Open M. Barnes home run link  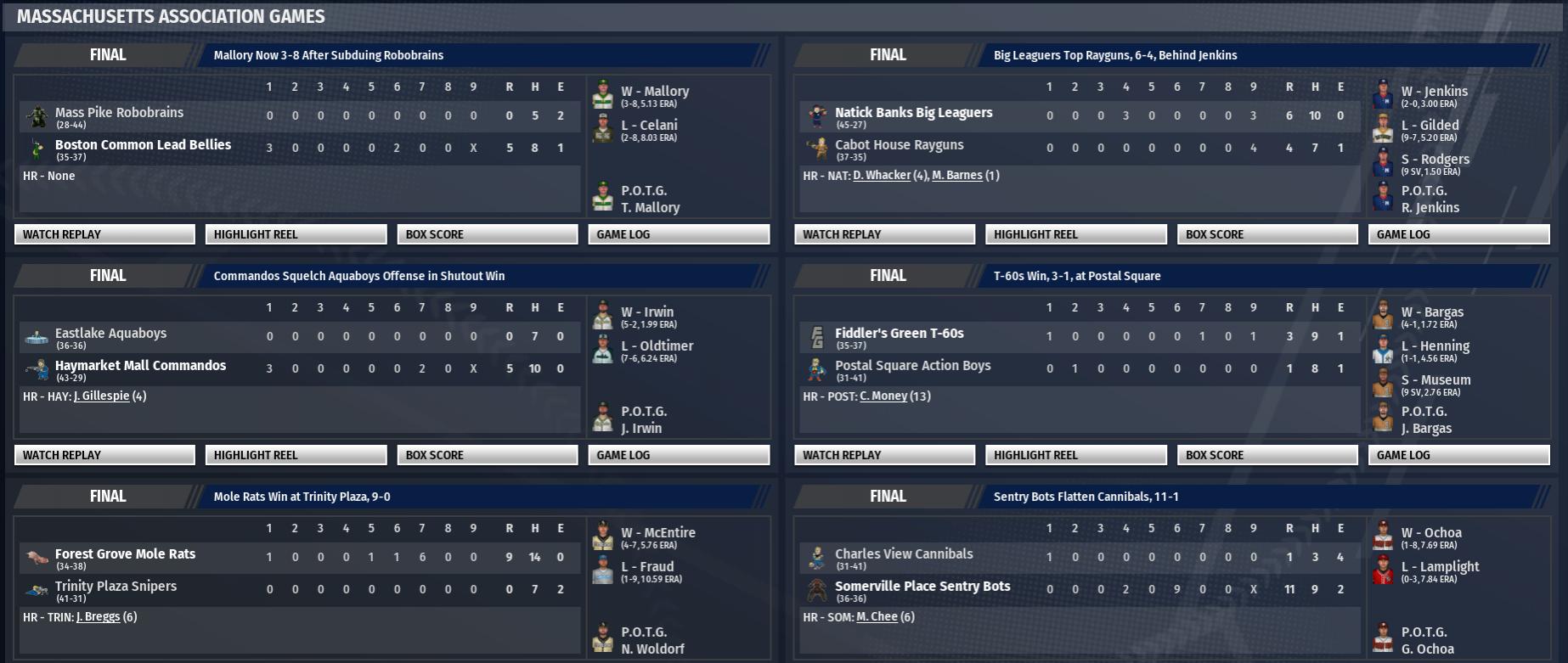[x=957, y=176]
